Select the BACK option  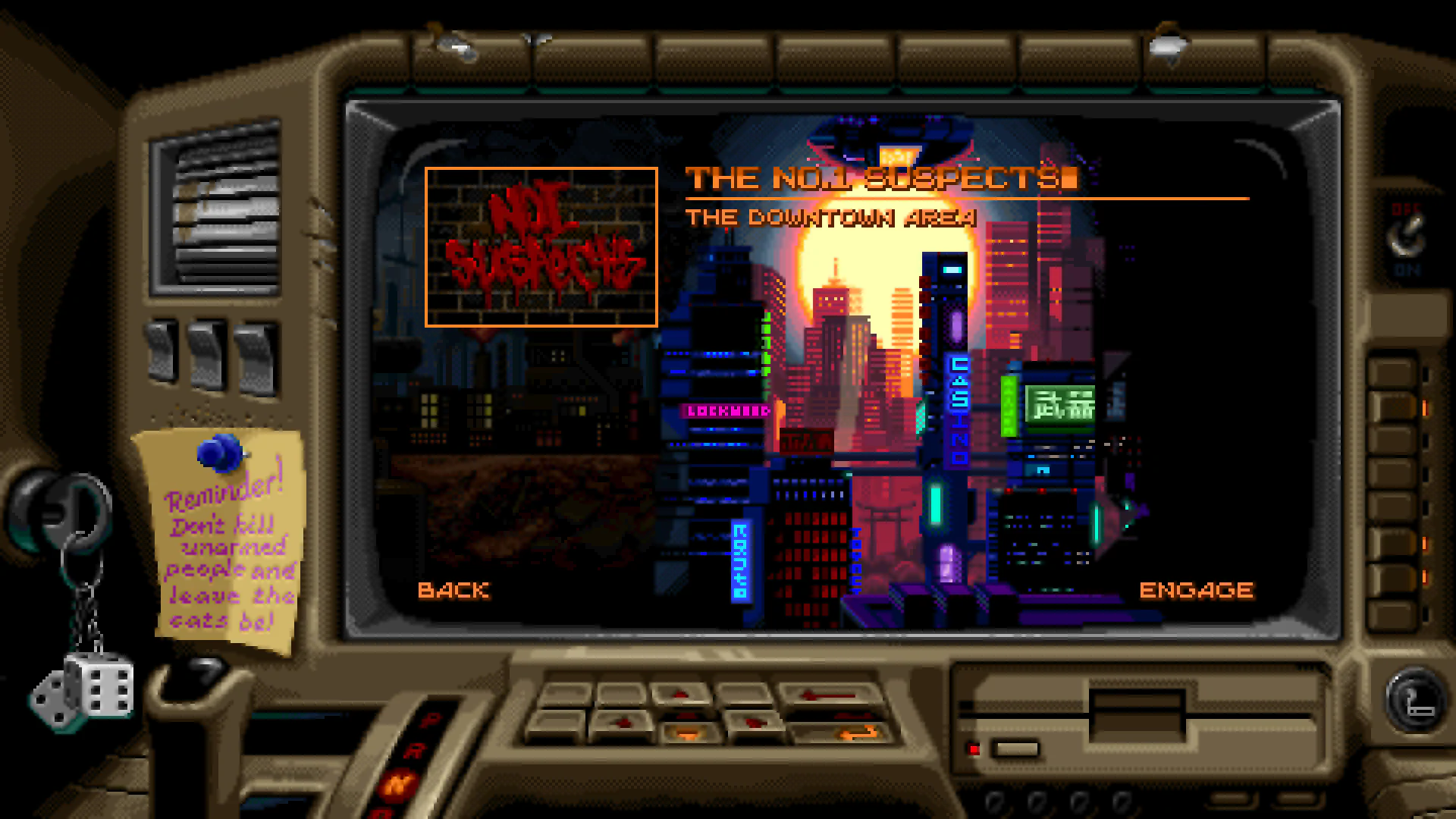[455, 590]
